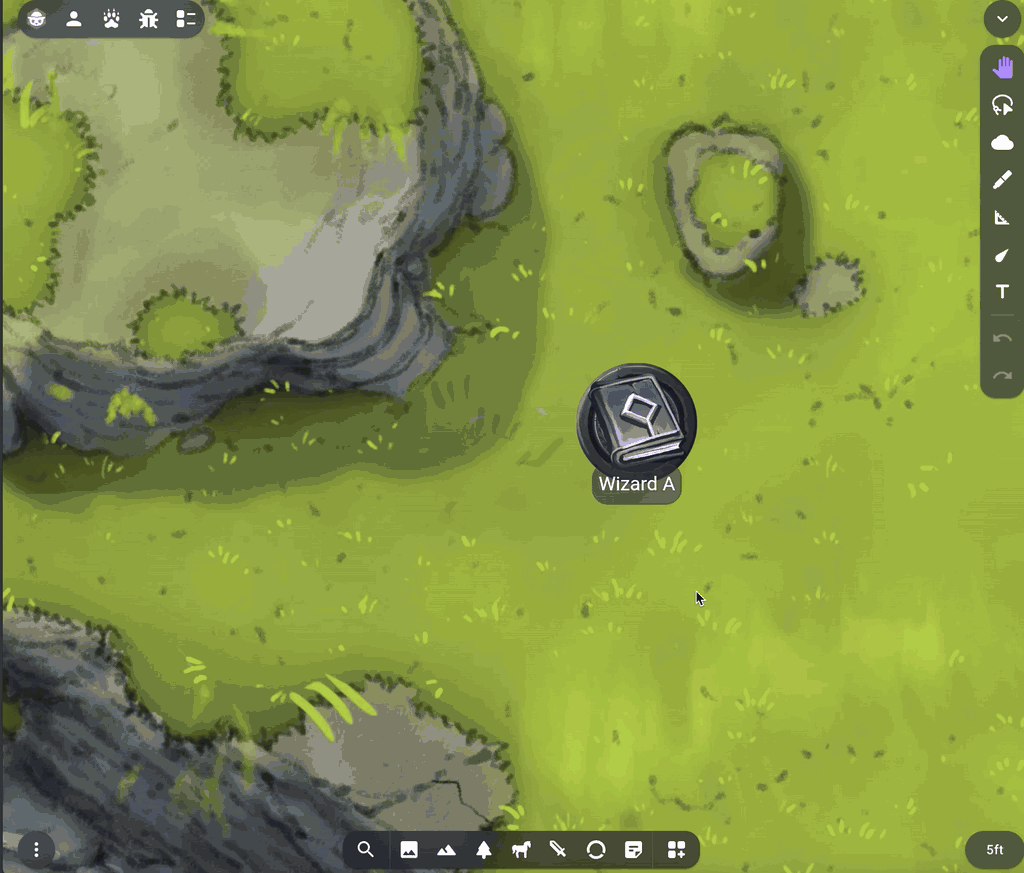This screenshot has height=873, width=1024.
Task: Open the list view panel
Action: pos(185,19)
